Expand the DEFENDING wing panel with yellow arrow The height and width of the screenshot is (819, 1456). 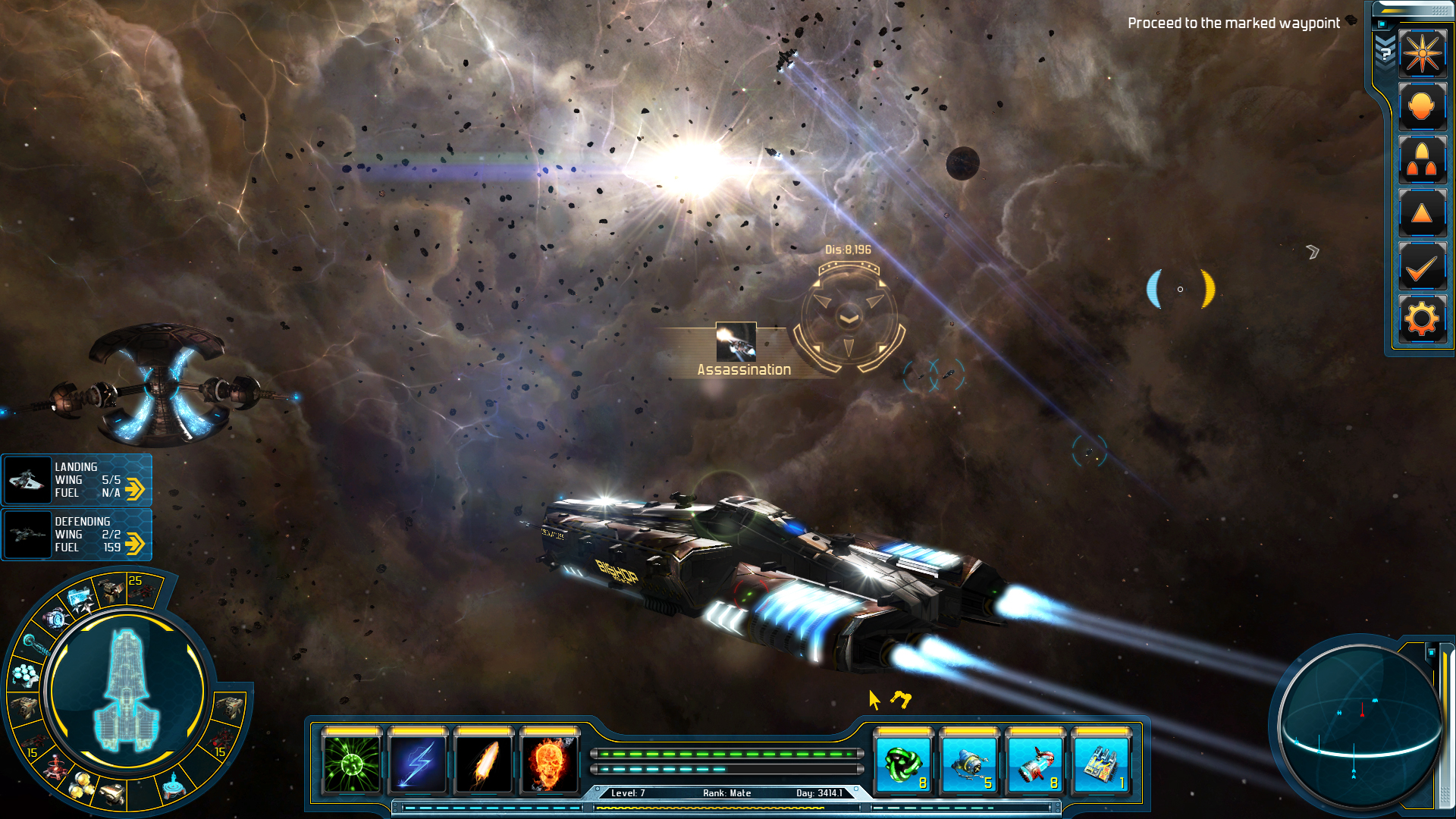coord(135,543)
